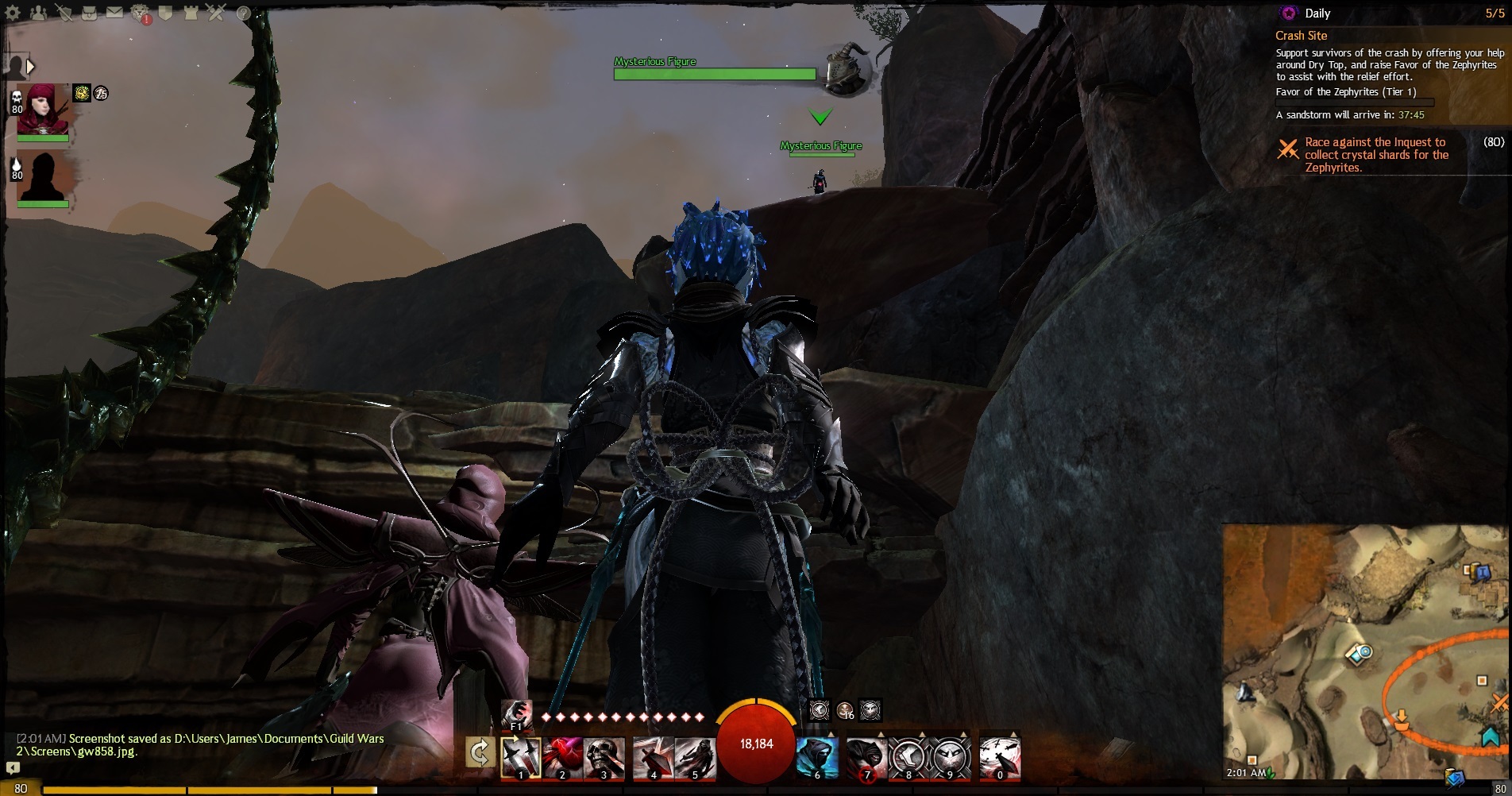This screenshot has width=1512, height=796.
Task: Open the game menu gear icon
Action: [12, 13]
